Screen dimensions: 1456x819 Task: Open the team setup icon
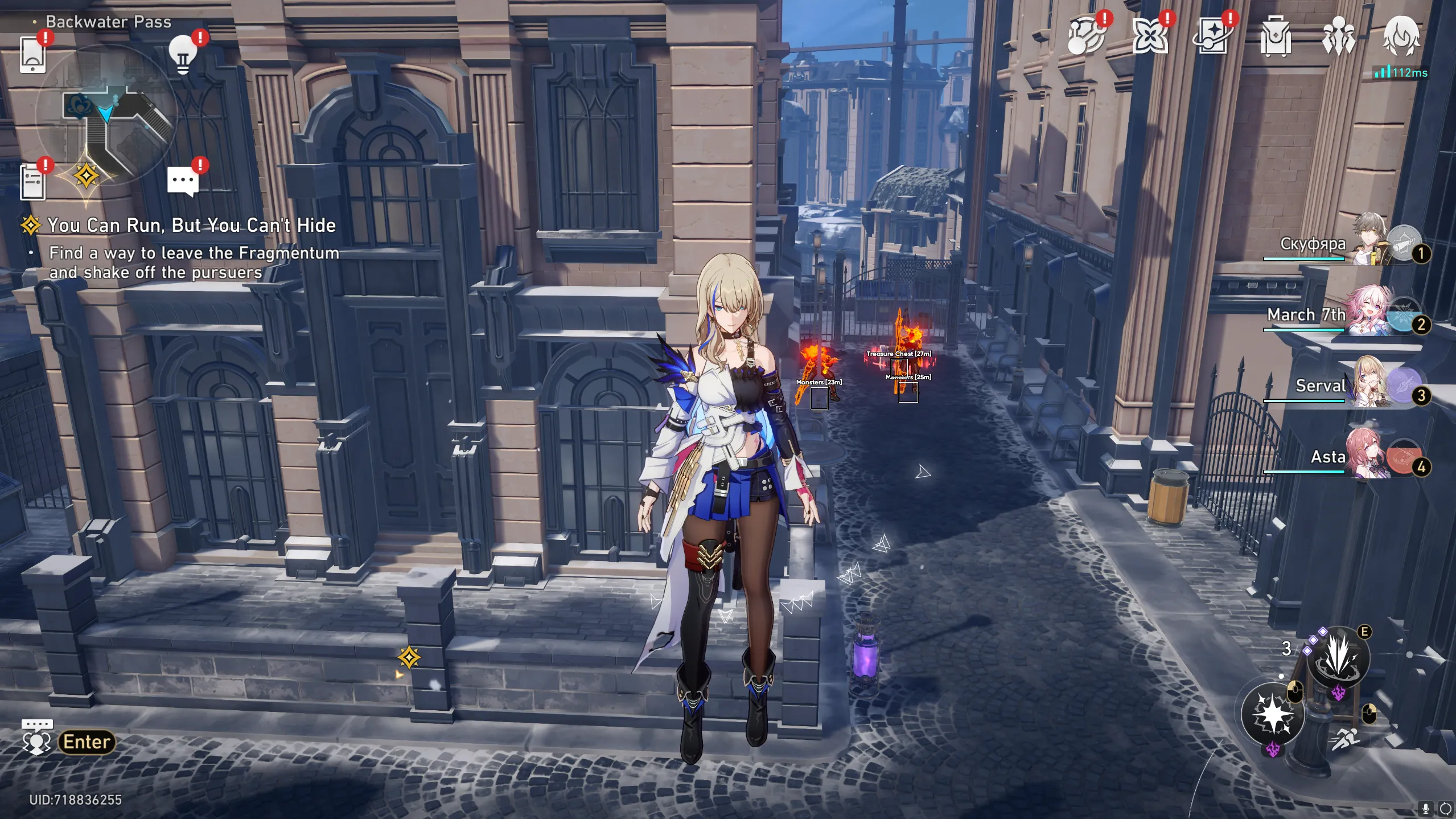click(1338, 37)
